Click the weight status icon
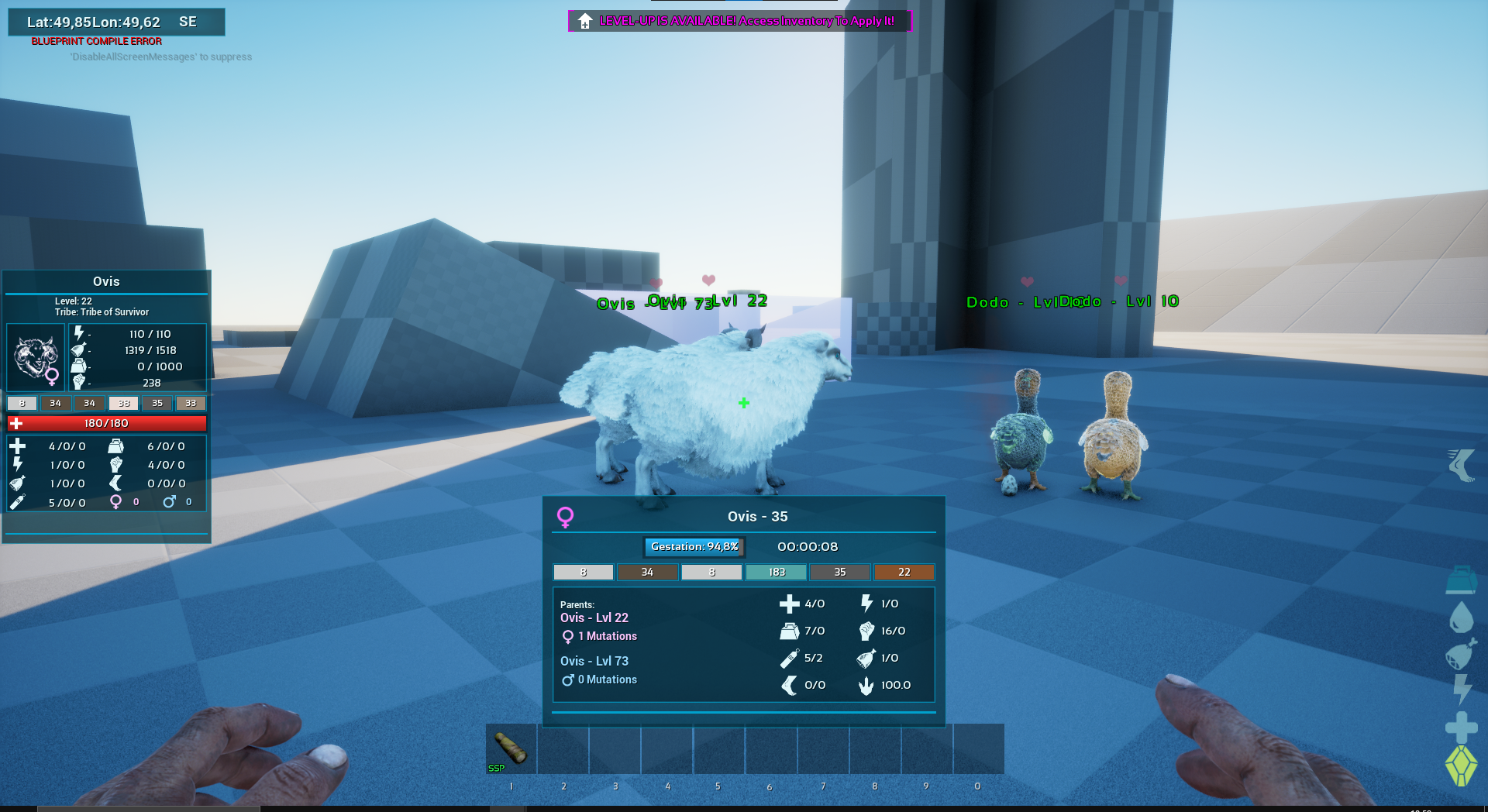This screenshot has height=812, width=1488. coord(1461,580)
